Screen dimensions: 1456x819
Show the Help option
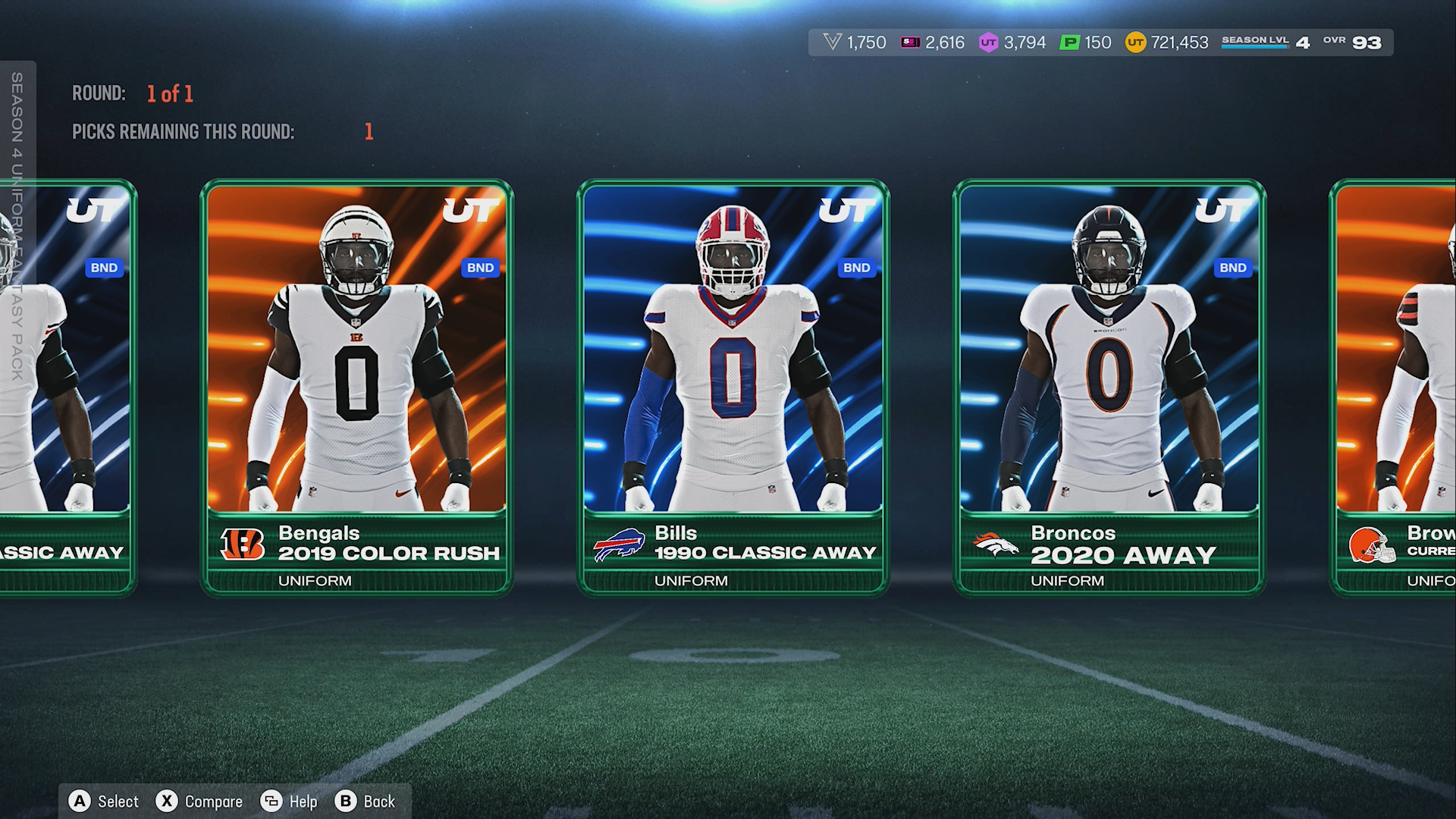point(289,802)
